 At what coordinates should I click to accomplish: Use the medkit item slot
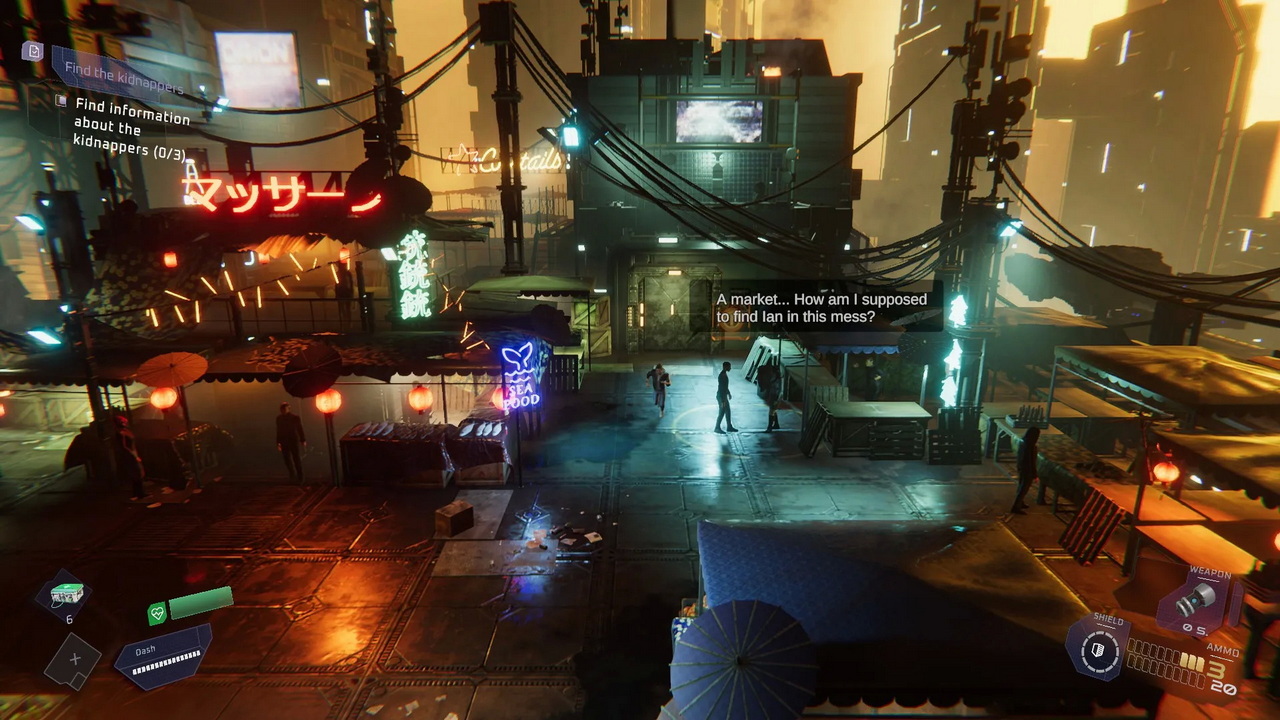coord(65,594)
